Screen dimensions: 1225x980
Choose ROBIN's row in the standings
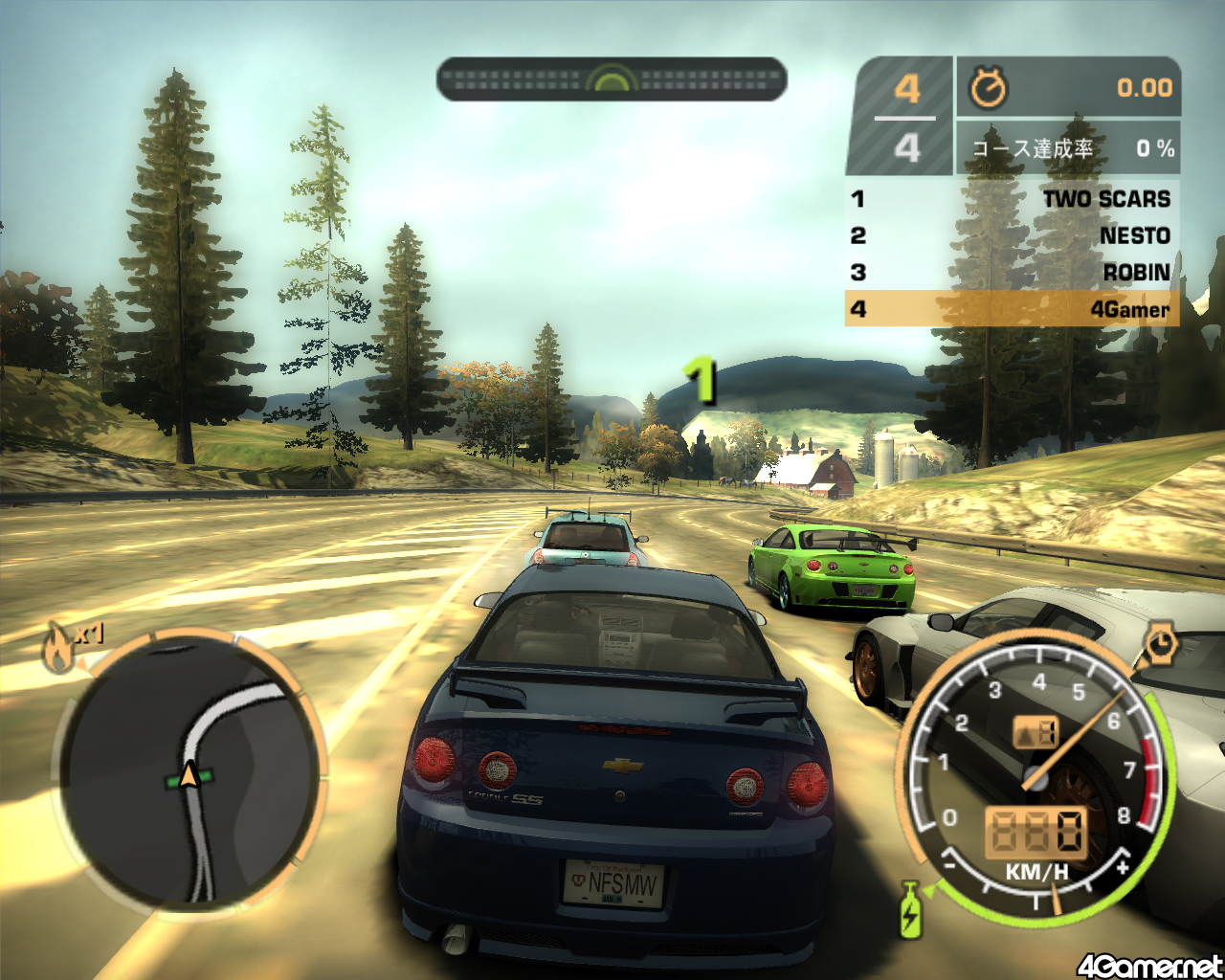tap(1012, 273)
